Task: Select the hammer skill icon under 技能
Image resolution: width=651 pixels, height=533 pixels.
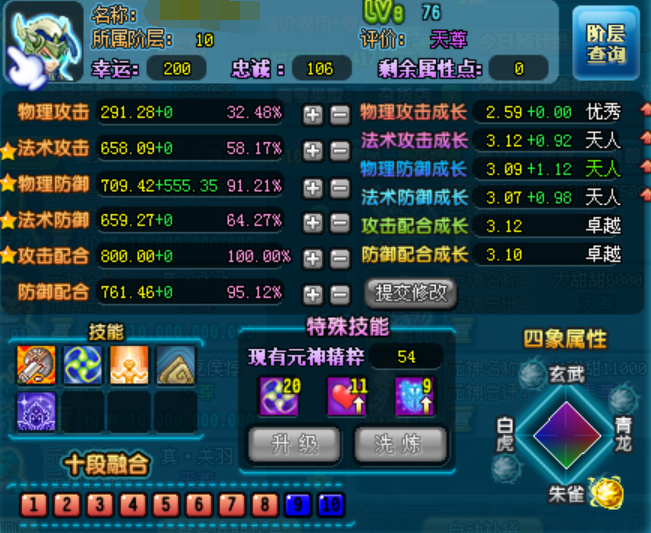Action: coord(36,365)
